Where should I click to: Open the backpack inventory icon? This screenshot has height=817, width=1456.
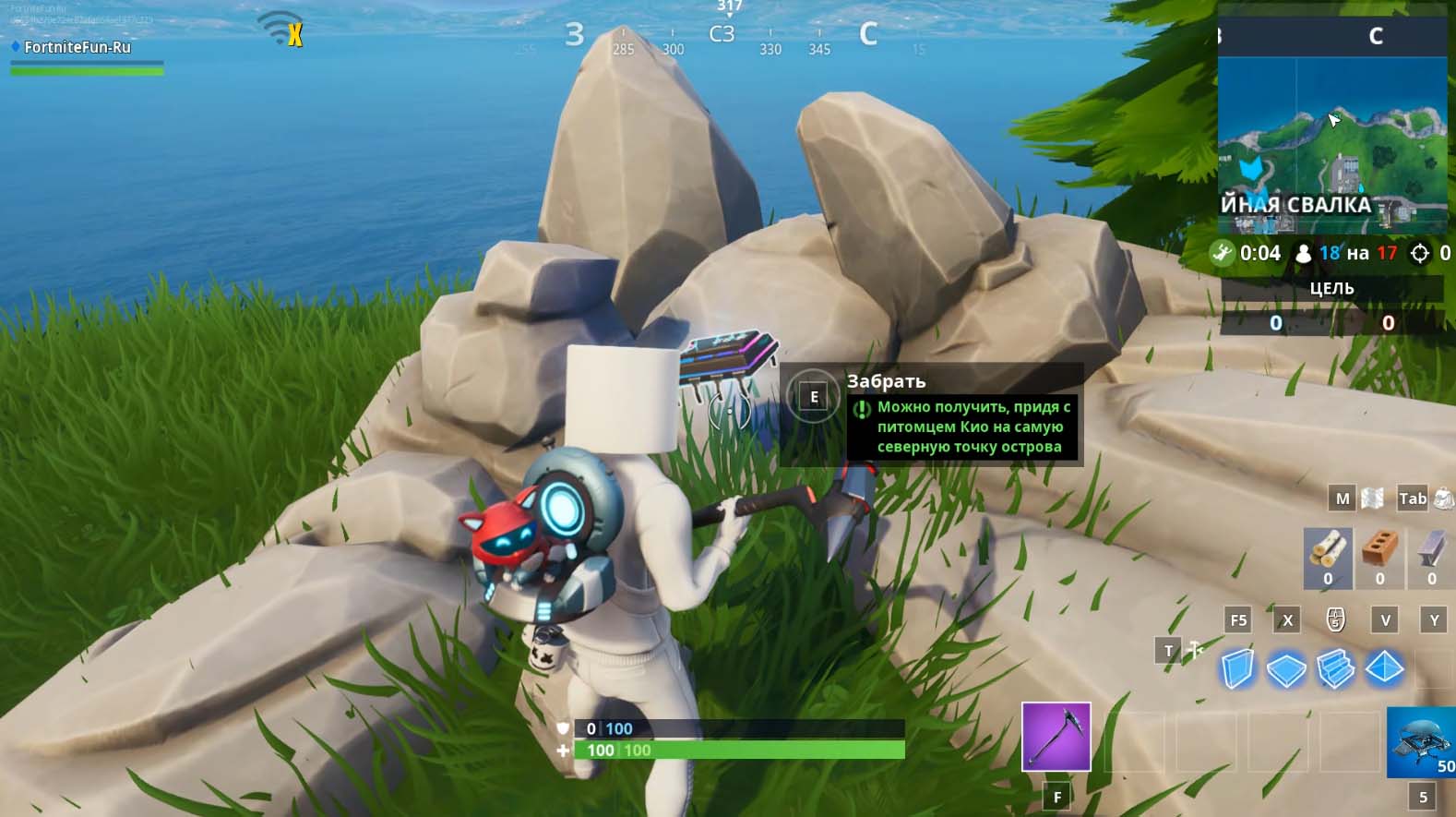tap(1443, 499)
